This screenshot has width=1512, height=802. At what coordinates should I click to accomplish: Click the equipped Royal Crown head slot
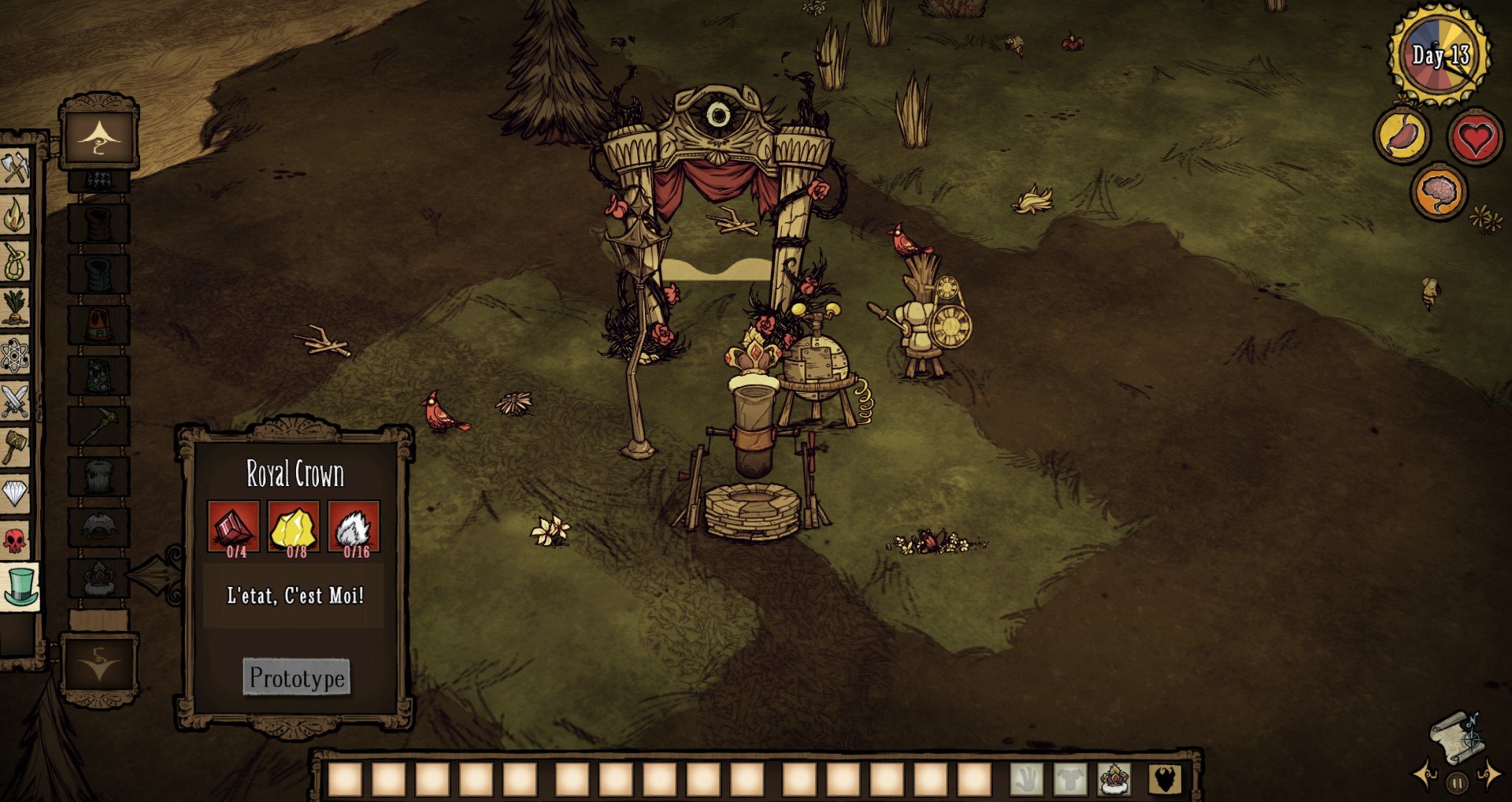1114,779
